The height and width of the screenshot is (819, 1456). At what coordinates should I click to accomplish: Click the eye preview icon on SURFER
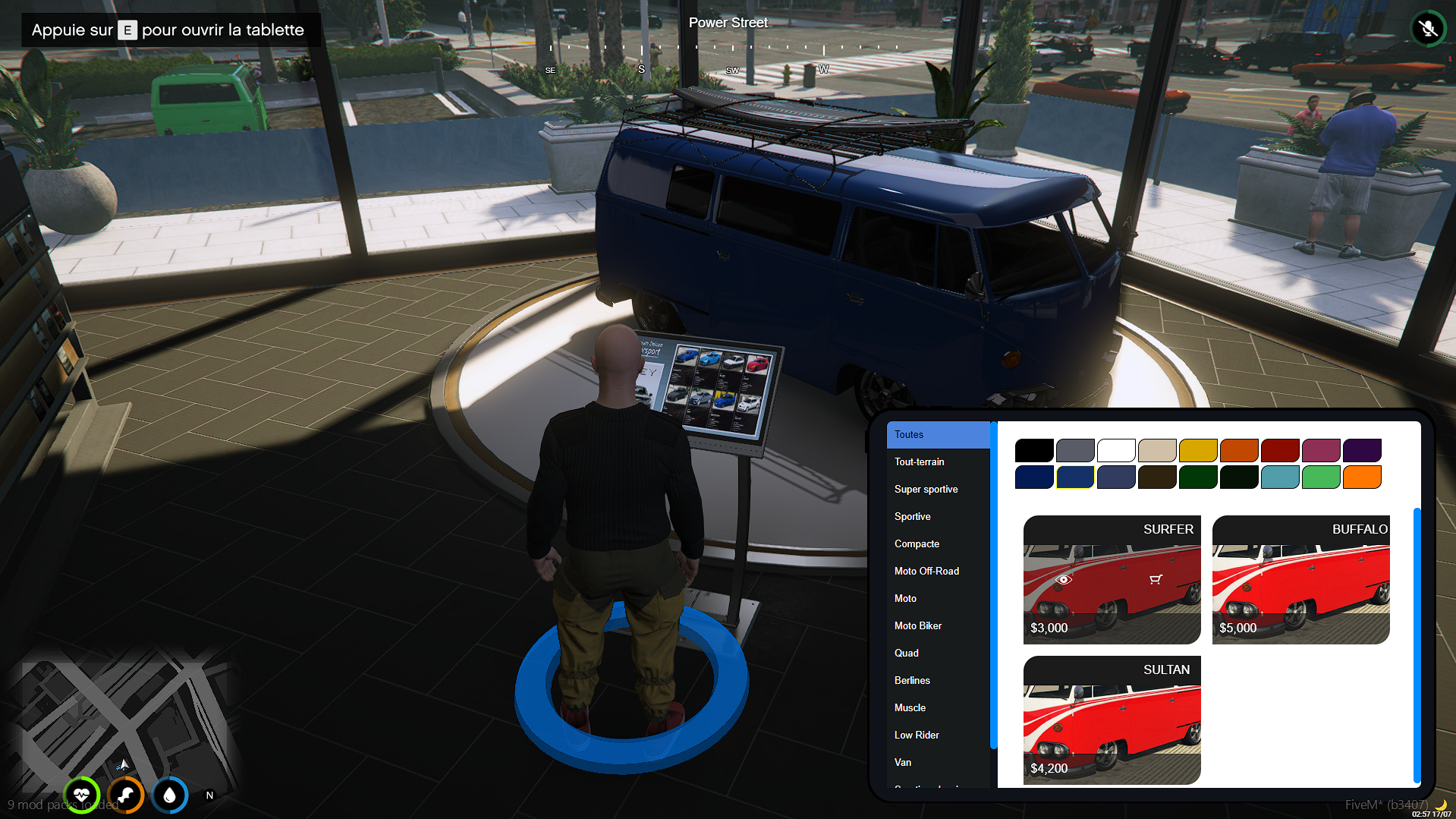(x=1064, y=580)
